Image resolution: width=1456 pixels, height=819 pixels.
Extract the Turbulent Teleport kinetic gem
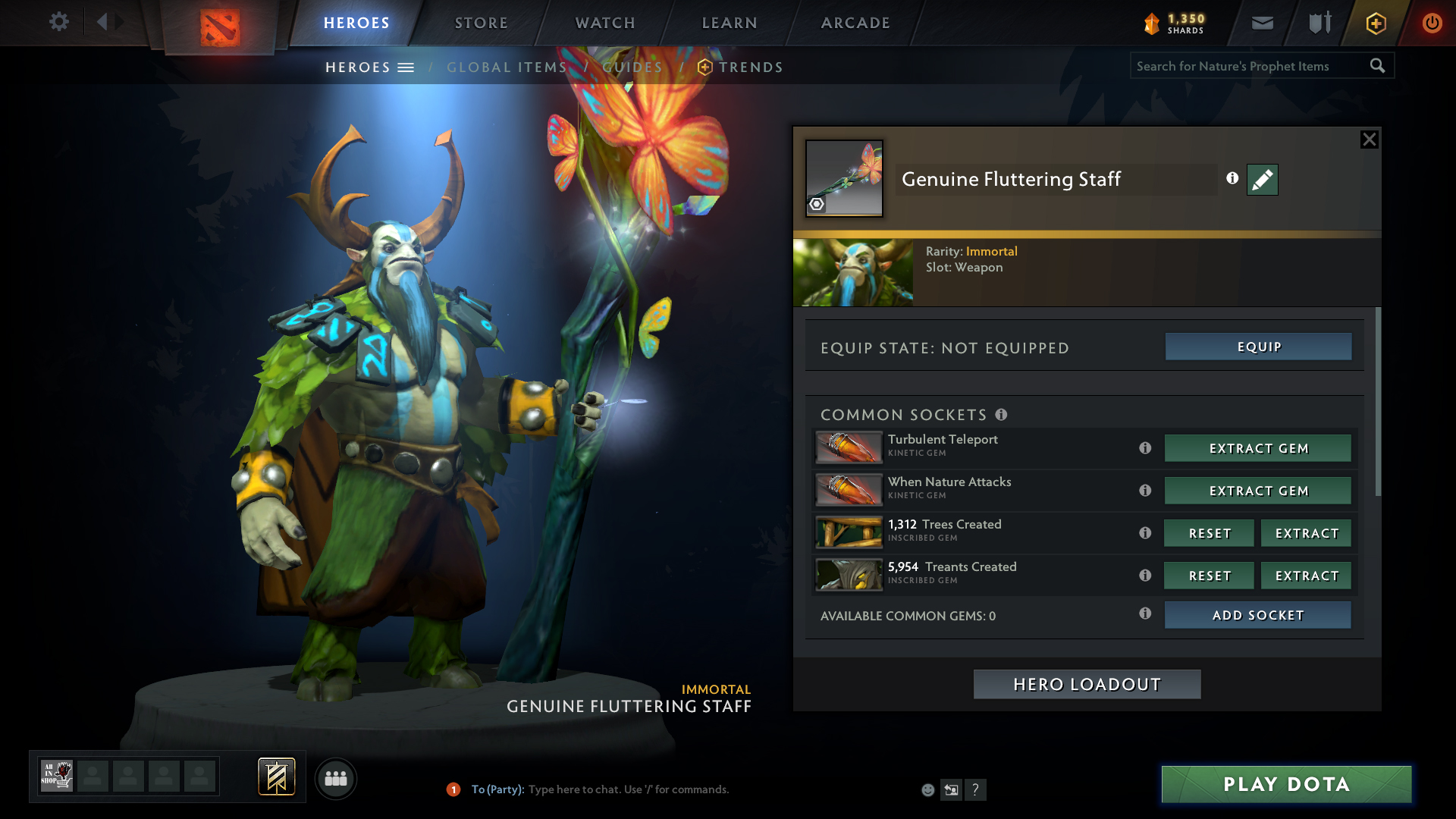coord(1258,448)
